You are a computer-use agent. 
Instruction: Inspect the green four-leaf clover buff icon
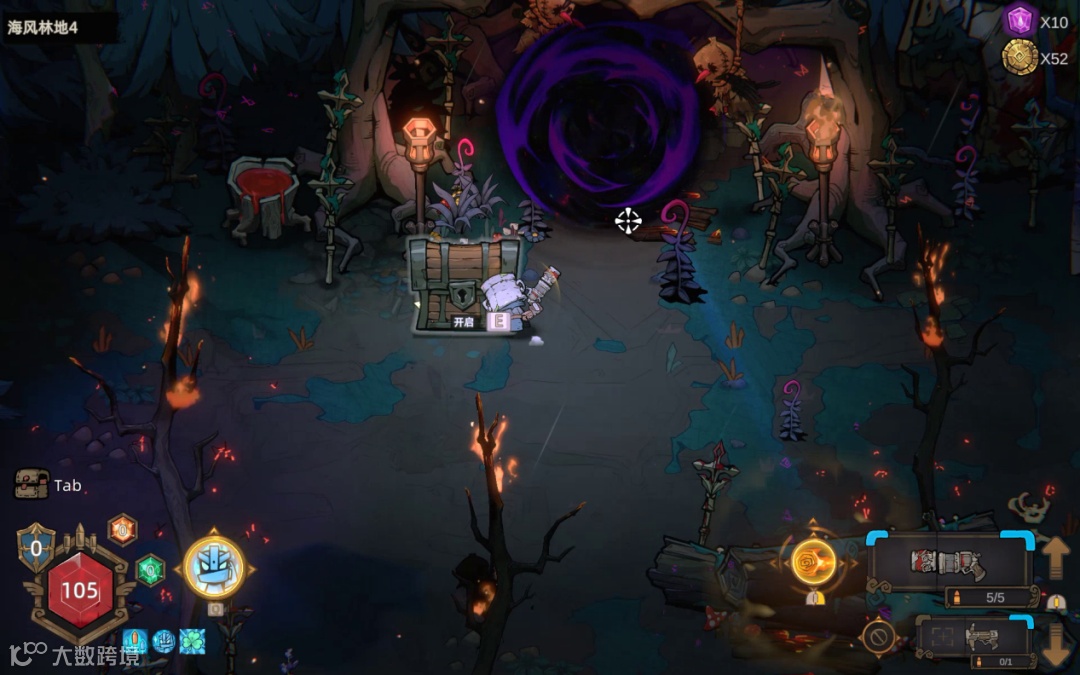coord(191,641)
